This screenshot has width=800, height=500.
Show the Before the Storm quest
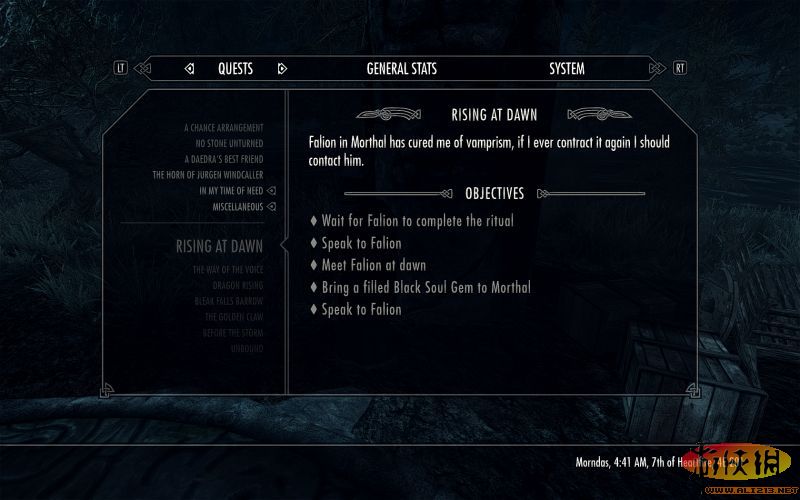point(232,332)
